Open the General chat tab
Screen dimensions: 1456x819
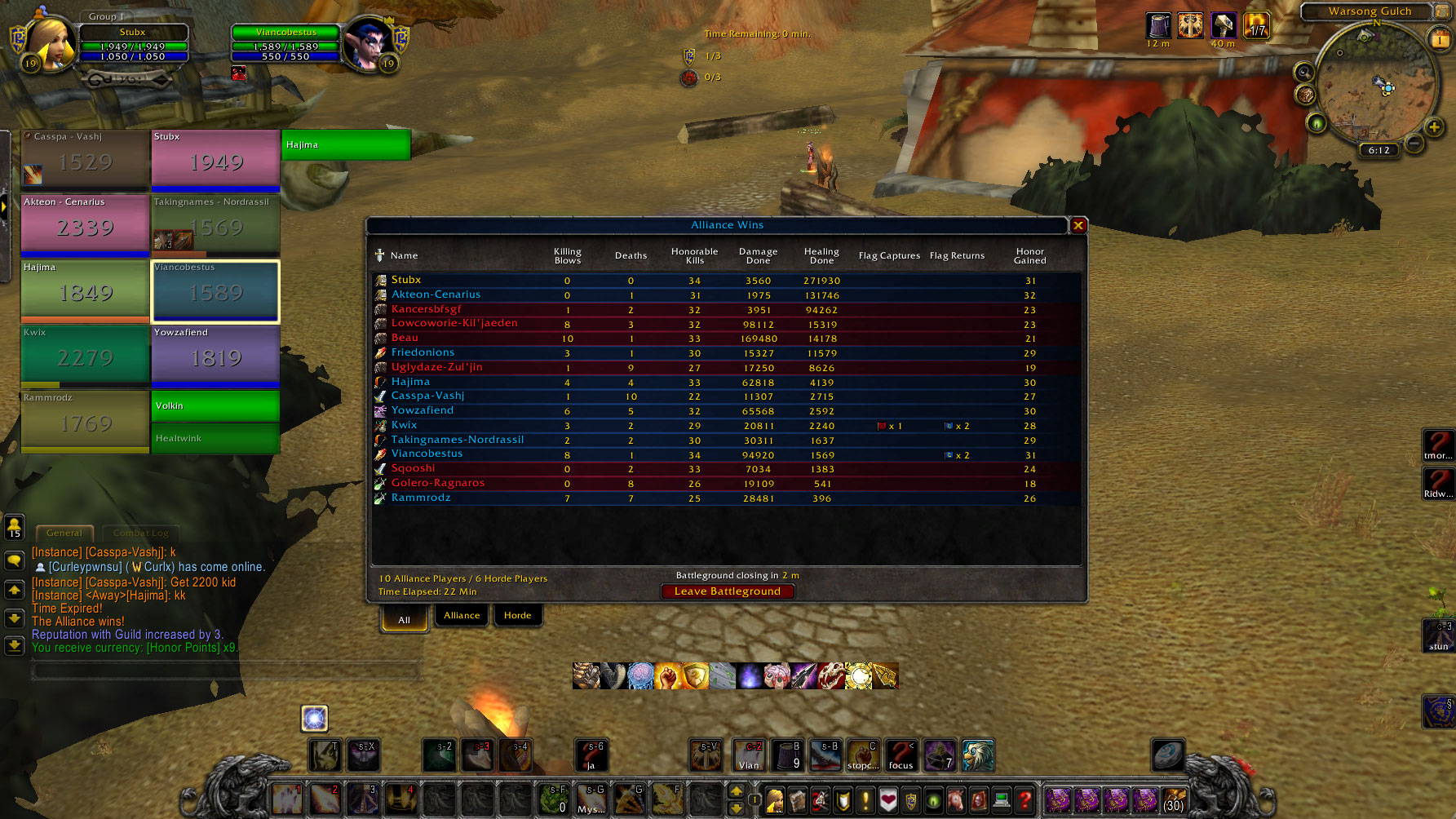[x=64, y=533]
